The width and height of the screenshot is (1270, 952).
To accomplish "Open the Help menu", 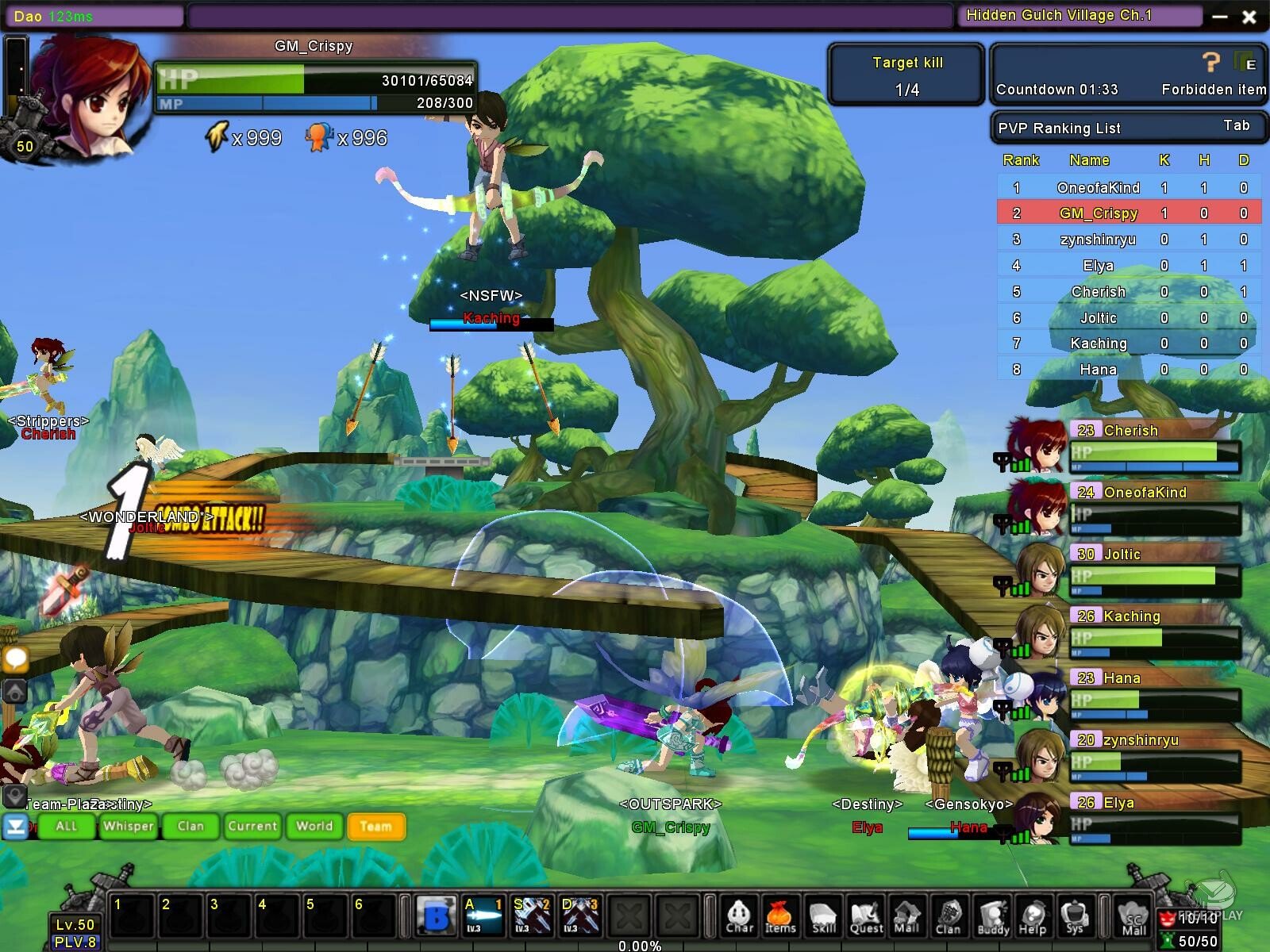I will point(1033,917).
